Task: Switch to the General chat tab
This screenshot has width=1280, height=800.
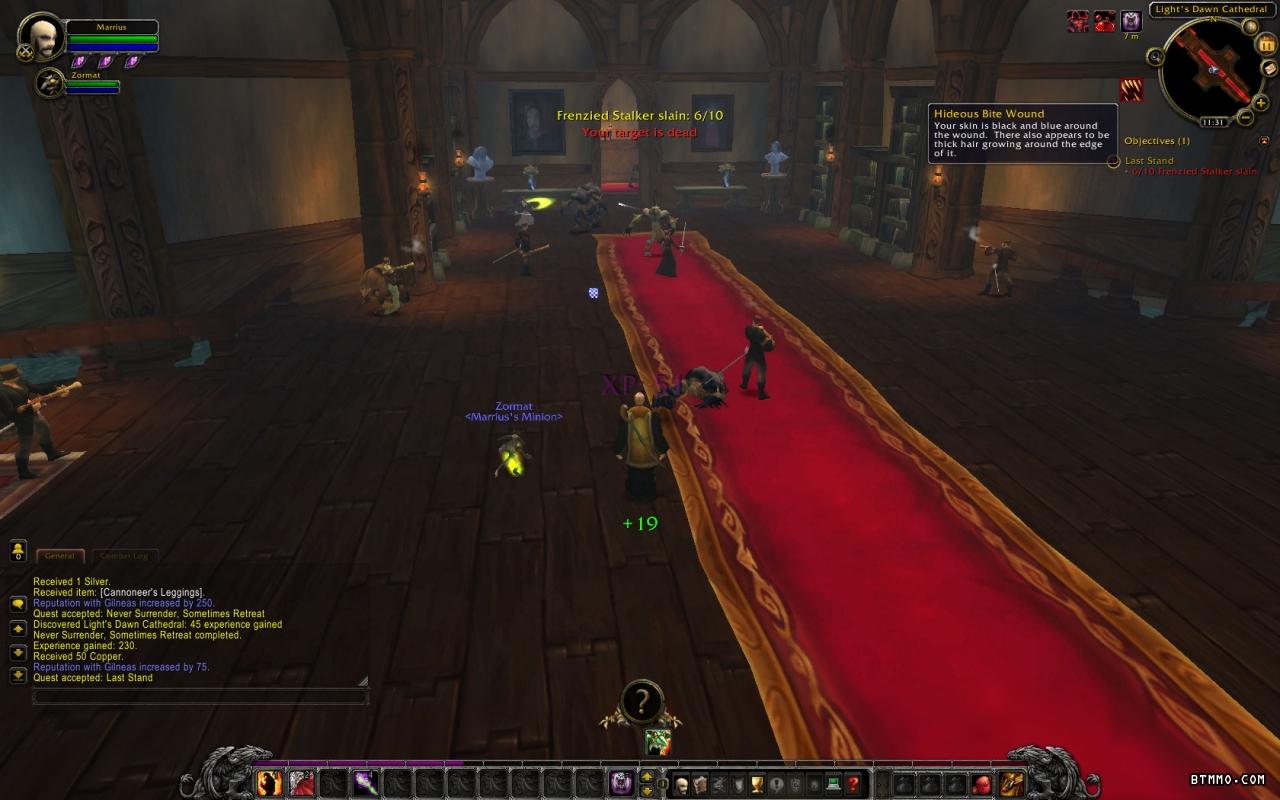Action: tap(60, 556)
